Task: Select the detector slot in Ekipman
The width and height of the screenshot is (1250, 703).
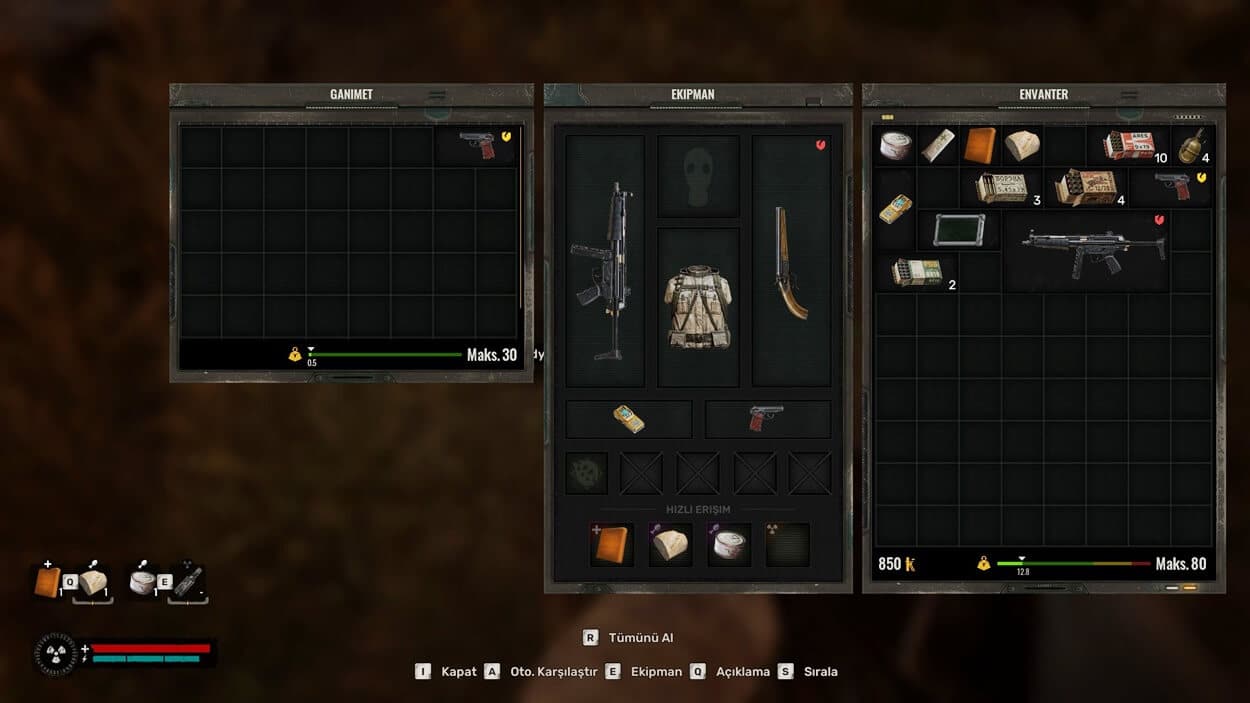Action: (629, 419)
